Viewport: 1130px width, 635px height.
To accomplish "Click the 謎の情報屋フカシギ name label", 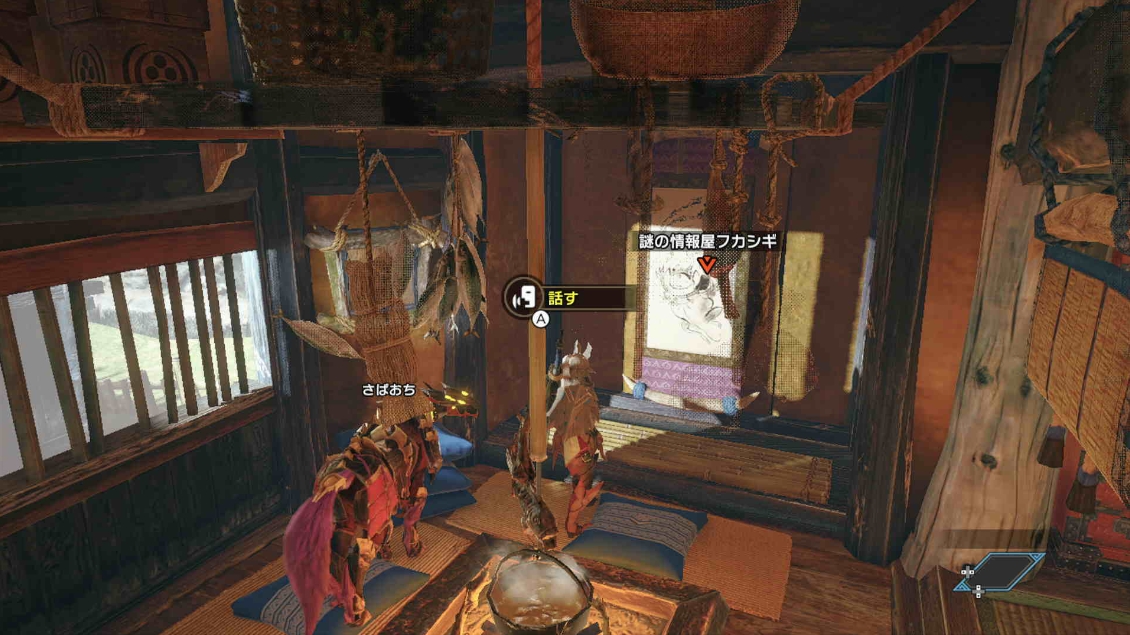I will (x=708, y=241).
